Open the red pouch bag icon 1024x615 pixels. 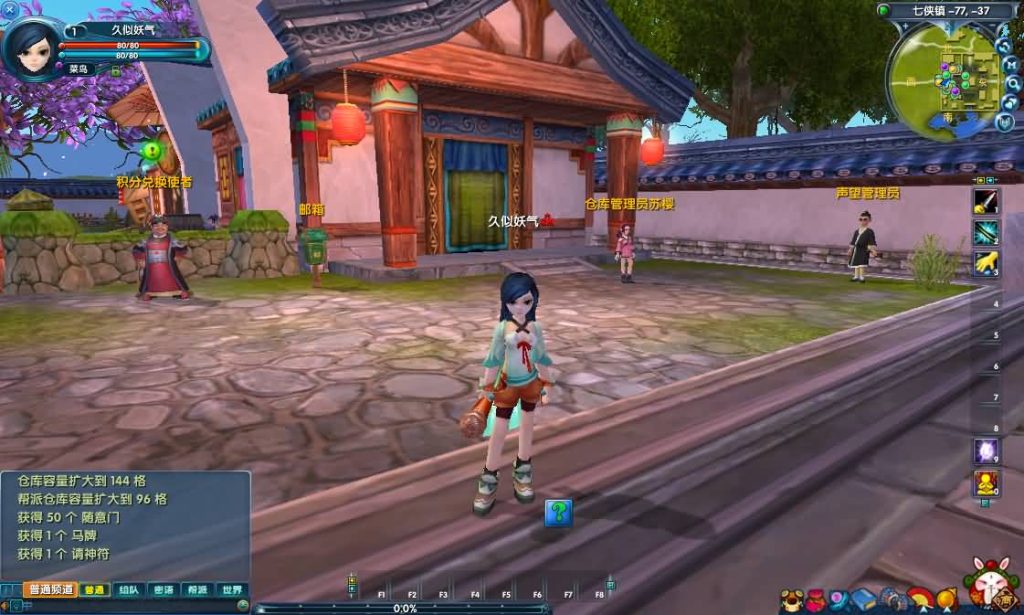816,598
